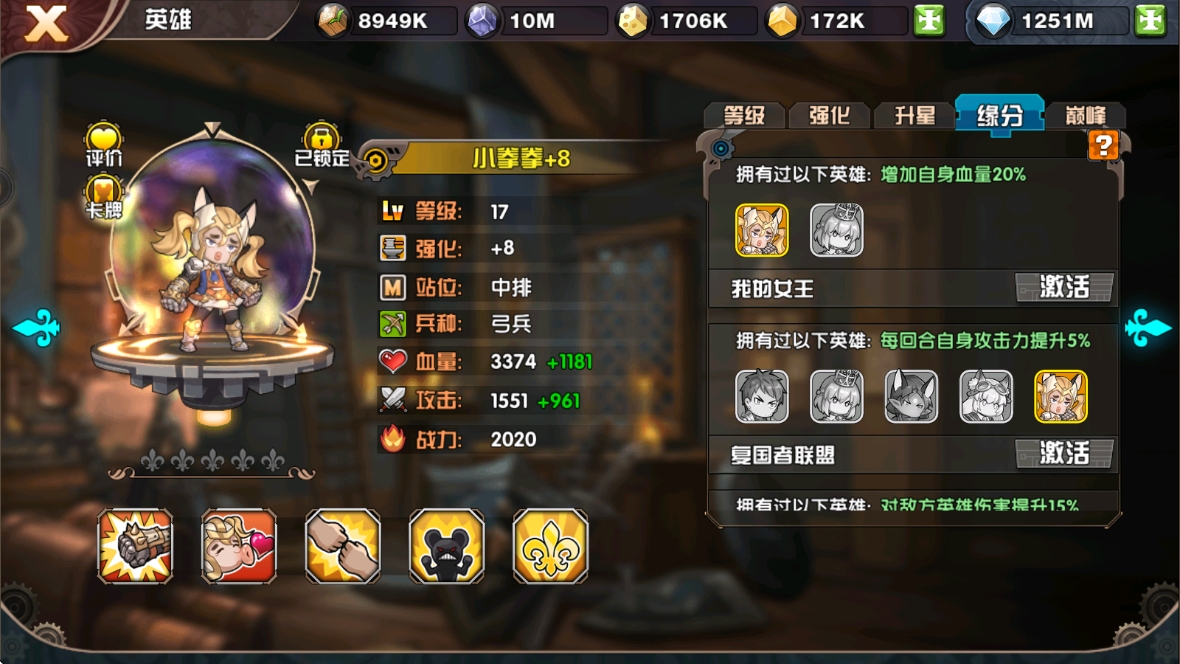This screenshot has height=664, width=1180.
Task: View previous hero with left arrow
Action: click(x=37, y=327)
